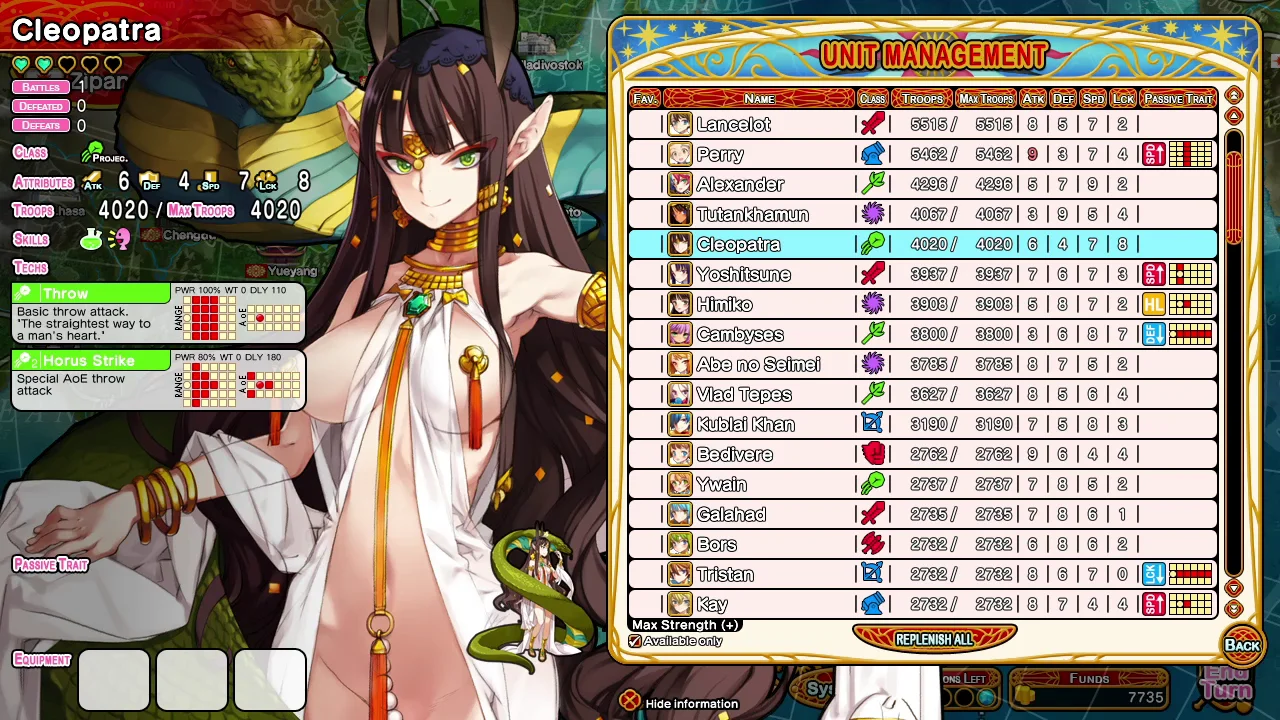1280x720 pixels.
Task: Choose Galahad in the unit list
Action: pyautogui.click(x=731, y=515)
